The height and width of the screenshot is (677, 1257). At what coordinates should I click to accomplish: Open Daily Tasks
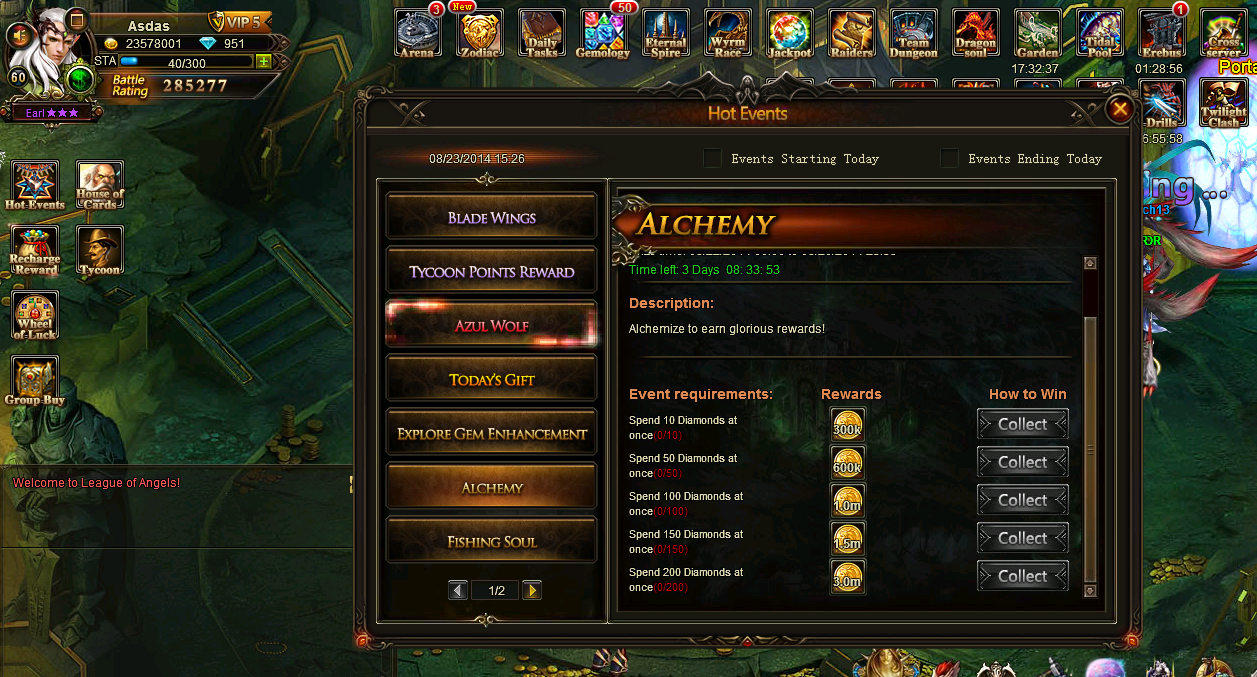tap(542, 34)
